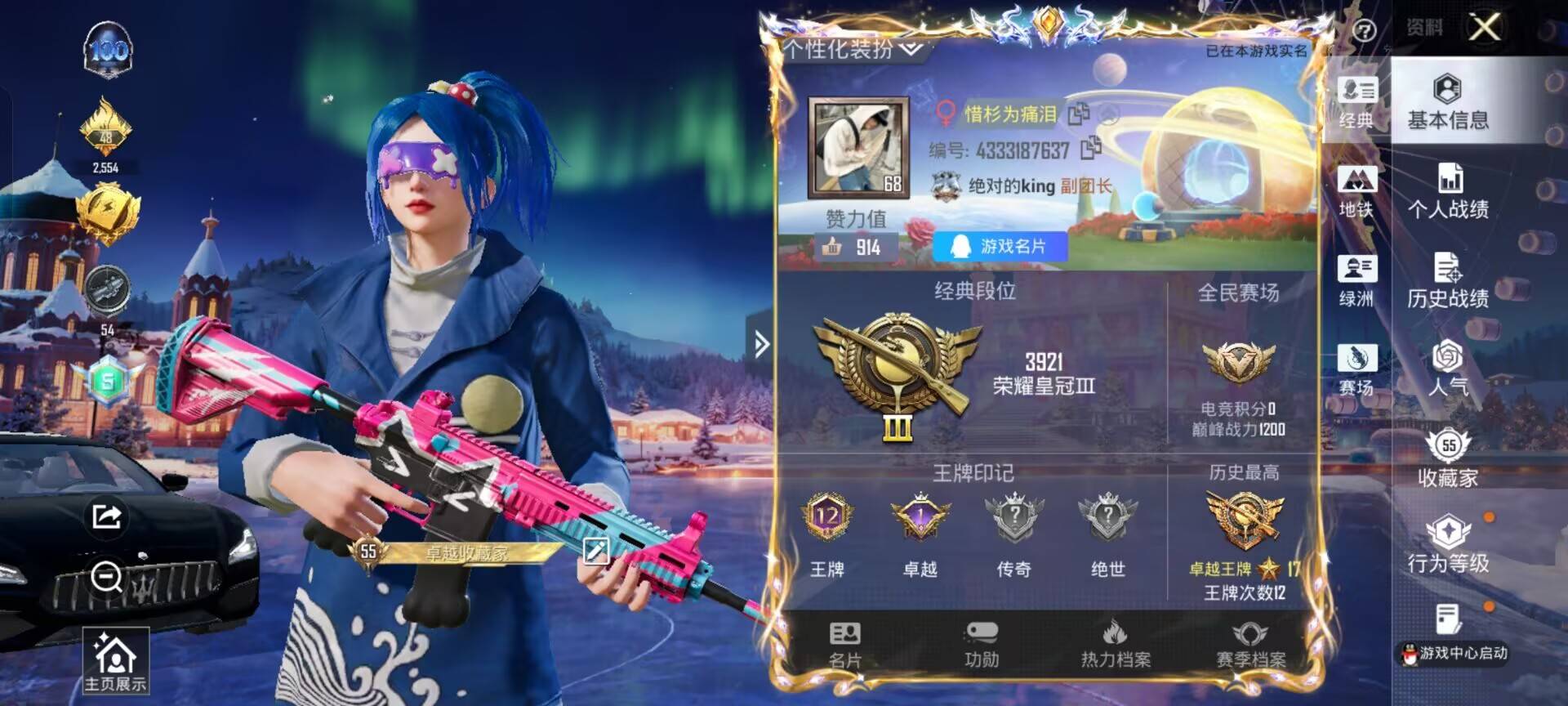The width and height of the screenshot is (1568, 706).
Task: Copy the player ID number
Action: [x=1090, y=149]
